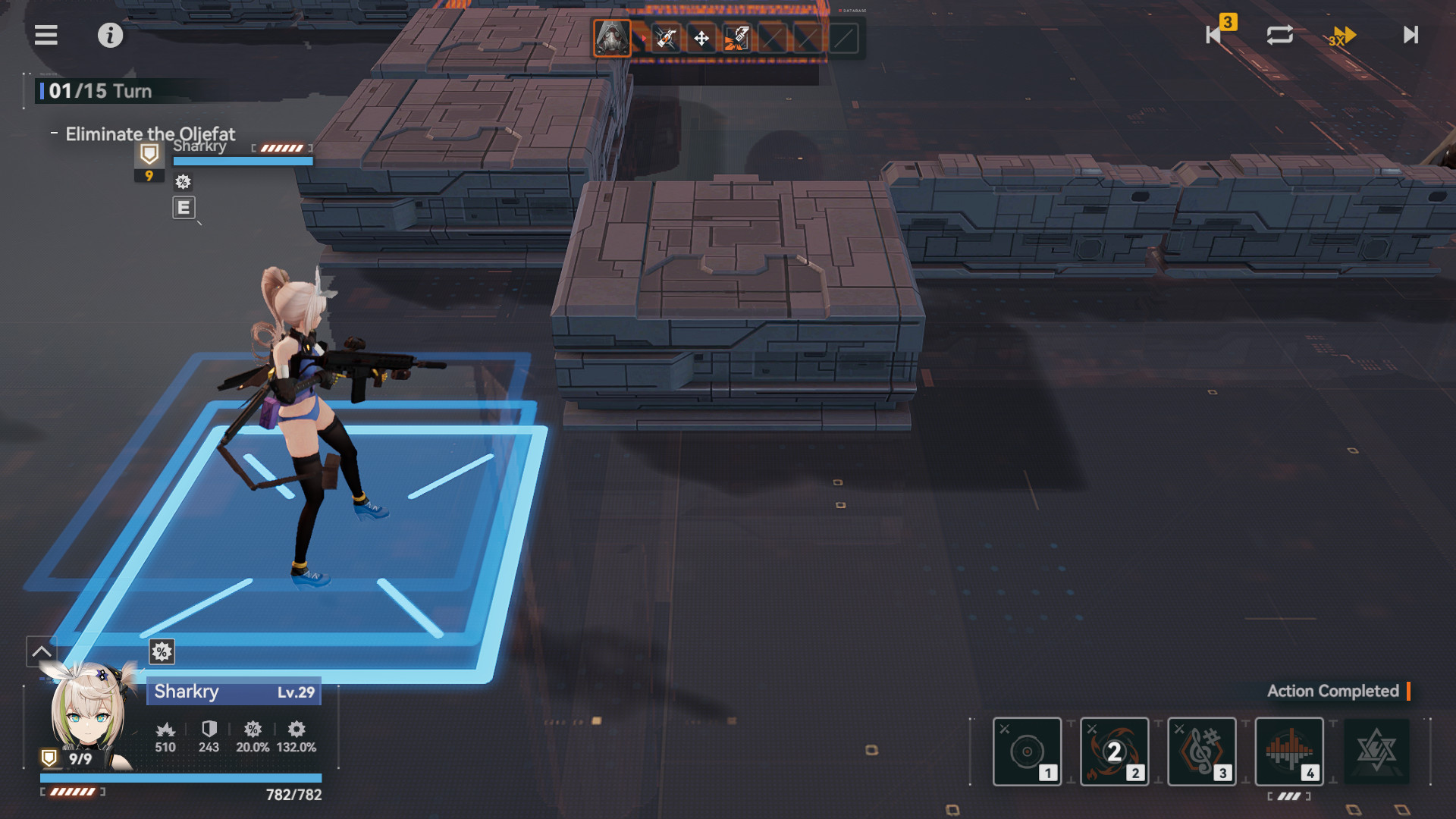The image size is (1456, 819).
Task: Activate skill slot 1 with the disc icon
Action: [x=1027, y=752]
